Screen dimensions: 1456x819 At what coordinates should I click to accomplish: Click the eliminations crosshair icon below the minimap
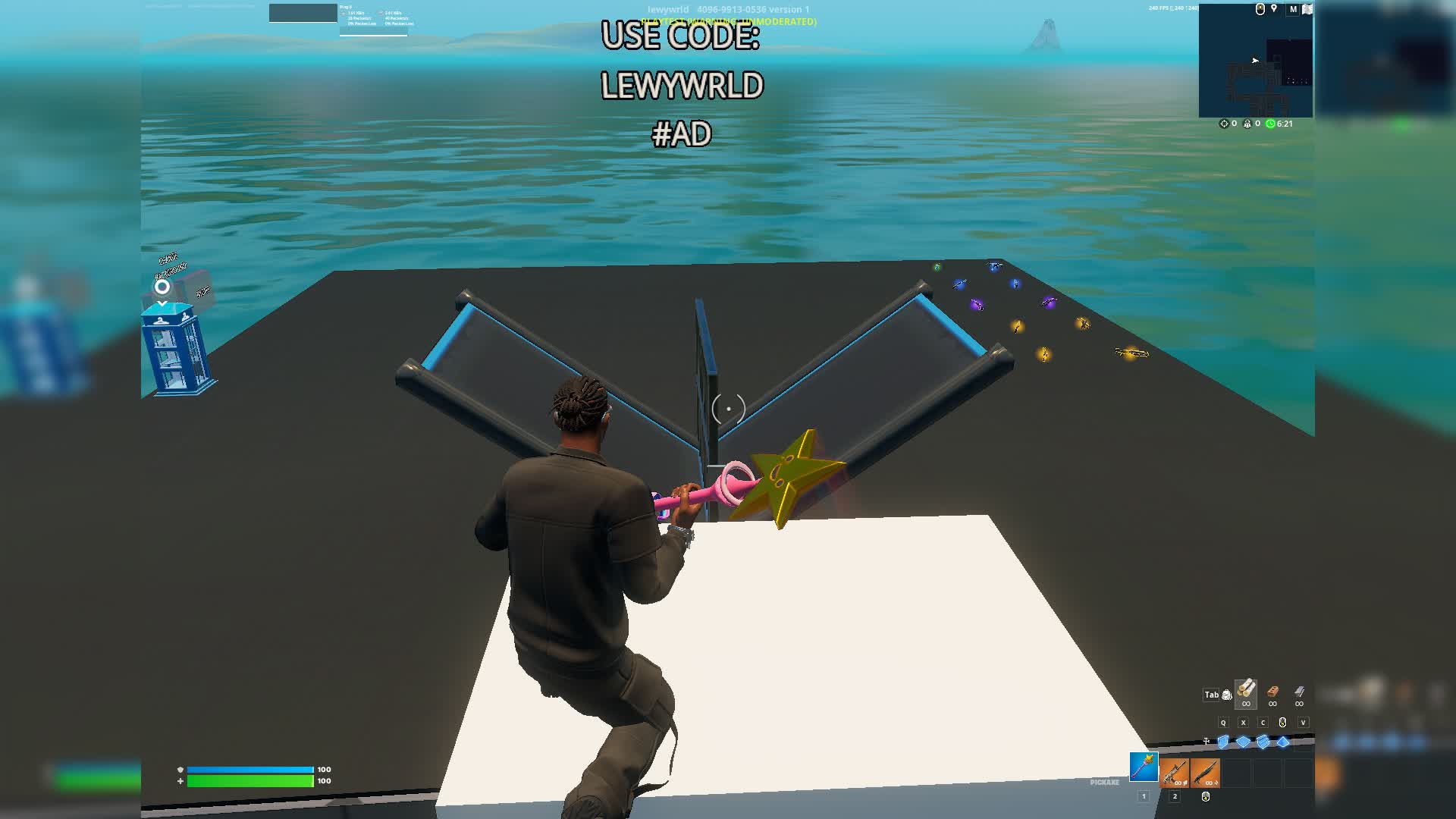coord(1224,124)
